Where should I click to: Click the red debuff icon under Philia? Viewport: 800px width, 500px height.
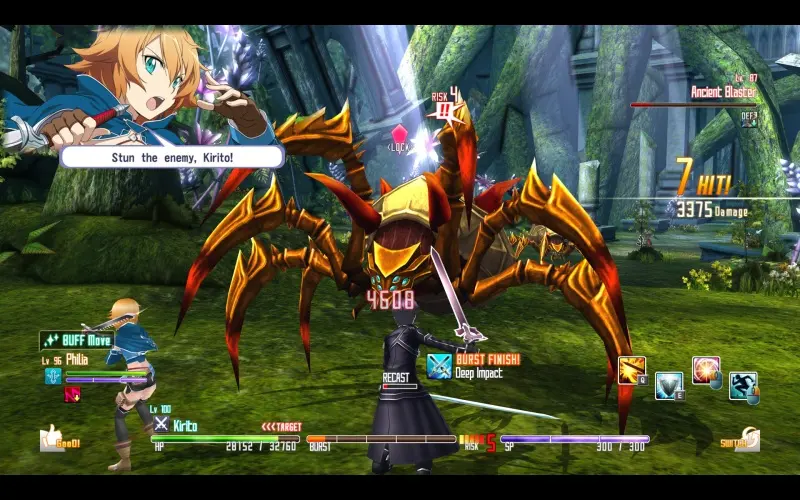[72, 394]
